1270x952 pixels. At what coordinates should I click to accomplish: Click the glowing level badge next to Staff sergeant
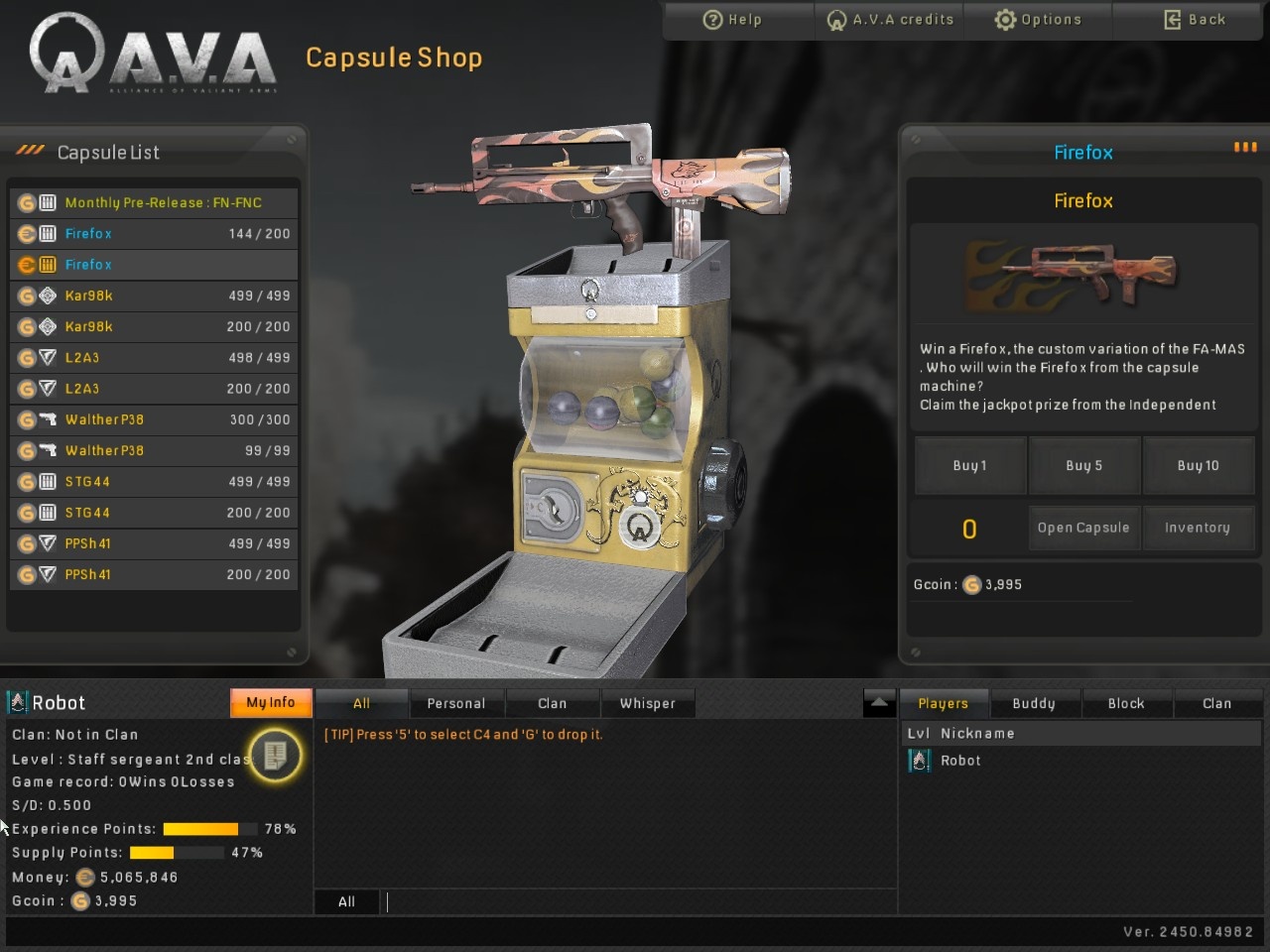click(275, 756)
